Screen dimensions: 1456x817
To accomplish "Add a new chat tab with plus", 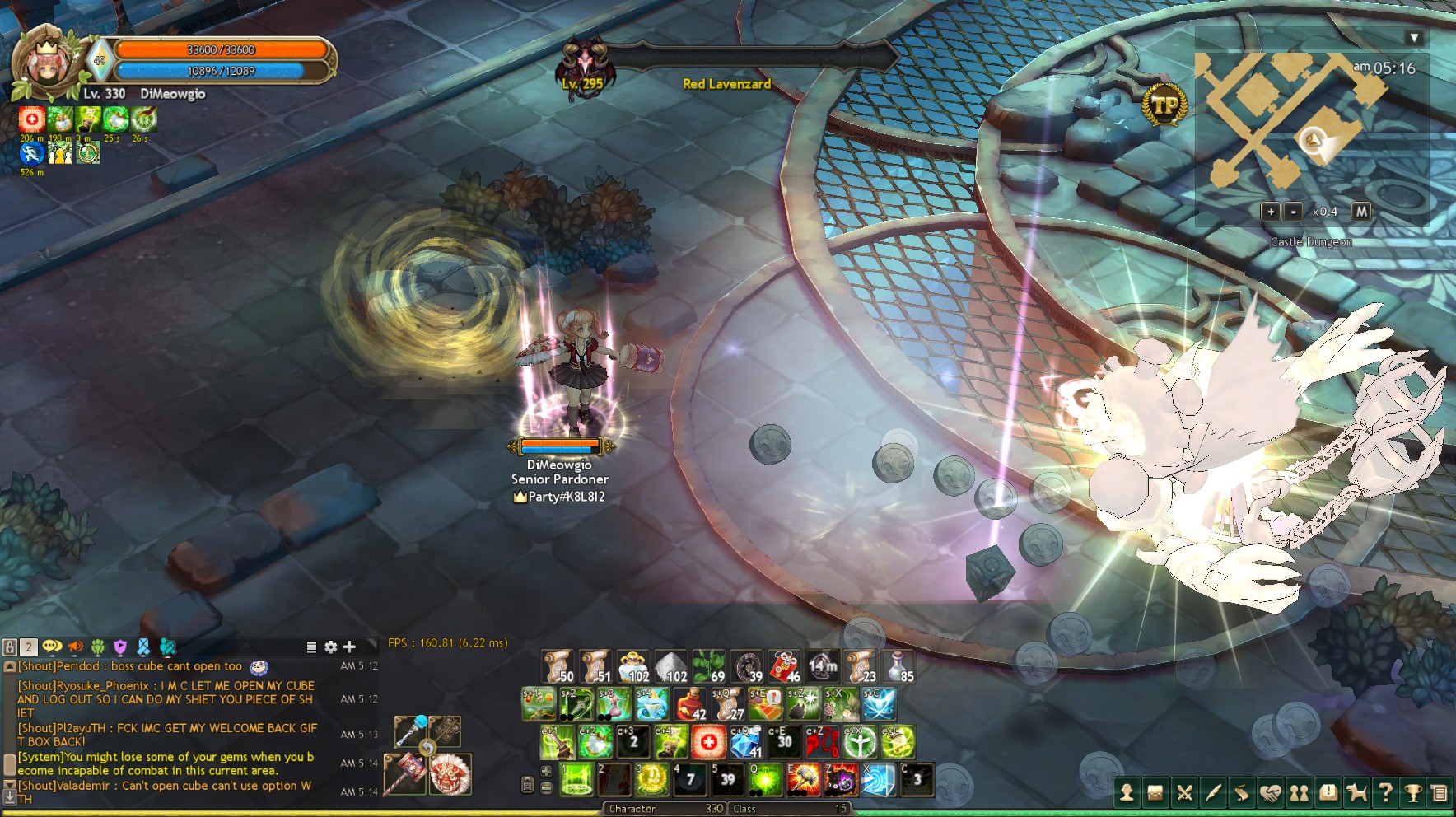I will pos(349,647).
